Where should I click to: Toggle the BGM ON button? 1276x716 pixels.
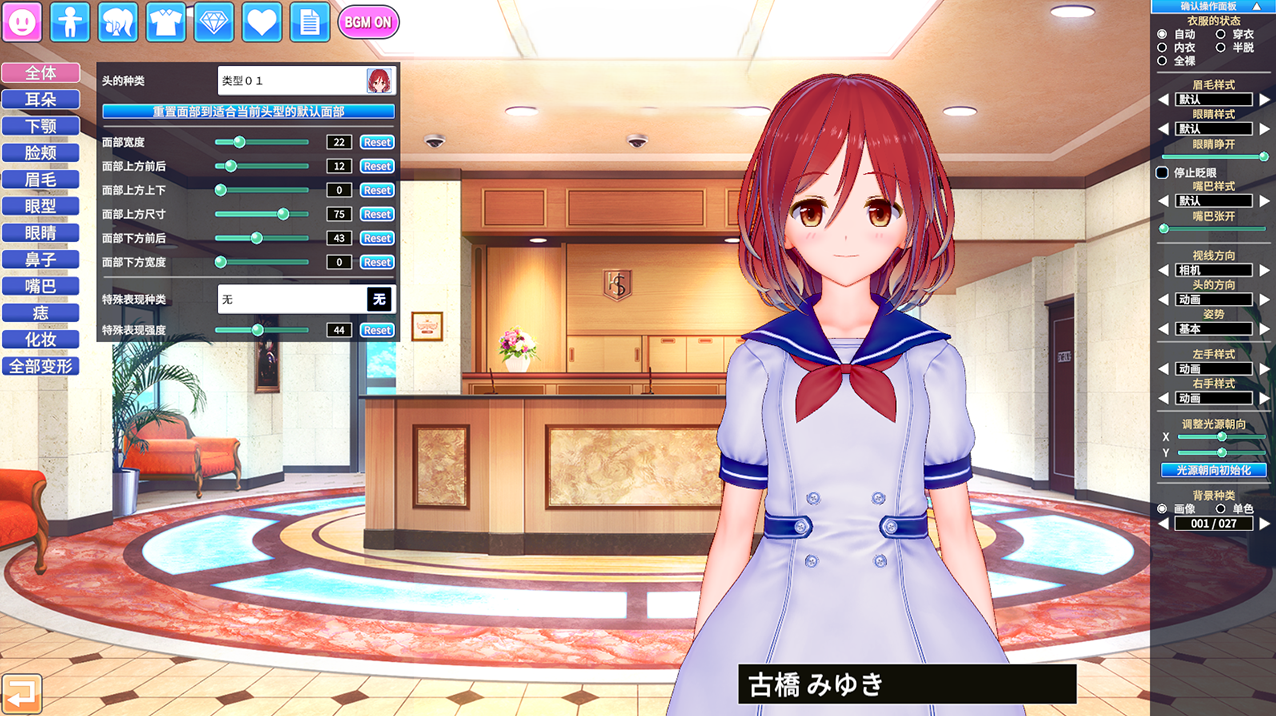(368, 22)
